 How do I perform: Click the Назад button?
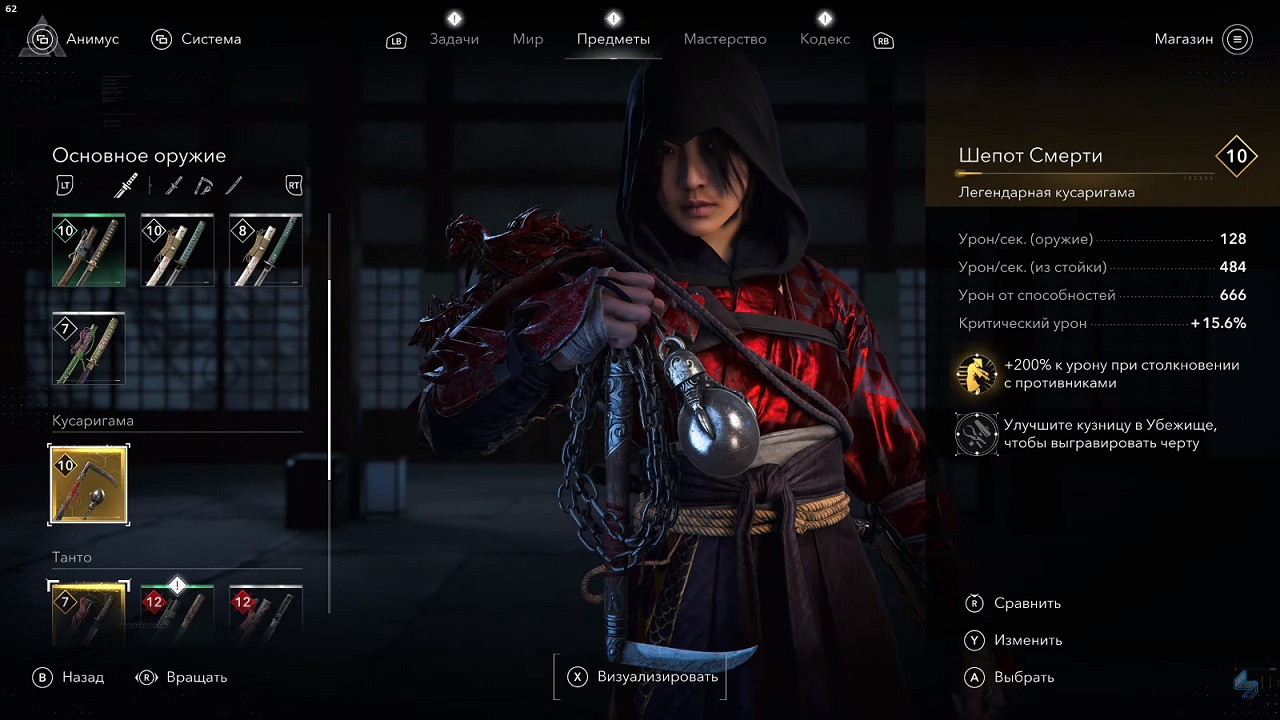click(72, 677)
